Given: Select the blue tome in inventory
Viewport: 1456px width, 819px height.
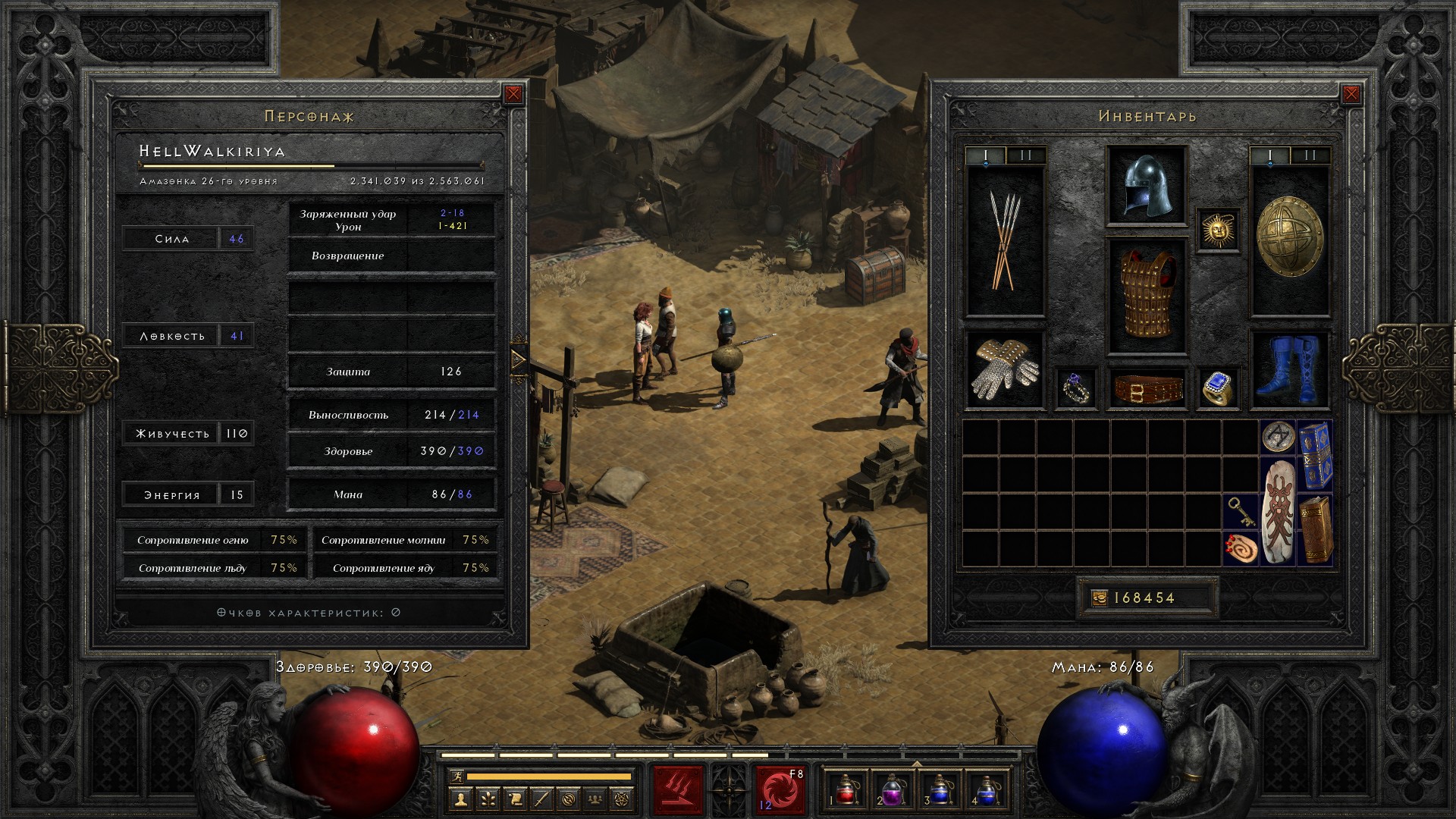Looking at the screenshot, I should tap(1315, 456).
